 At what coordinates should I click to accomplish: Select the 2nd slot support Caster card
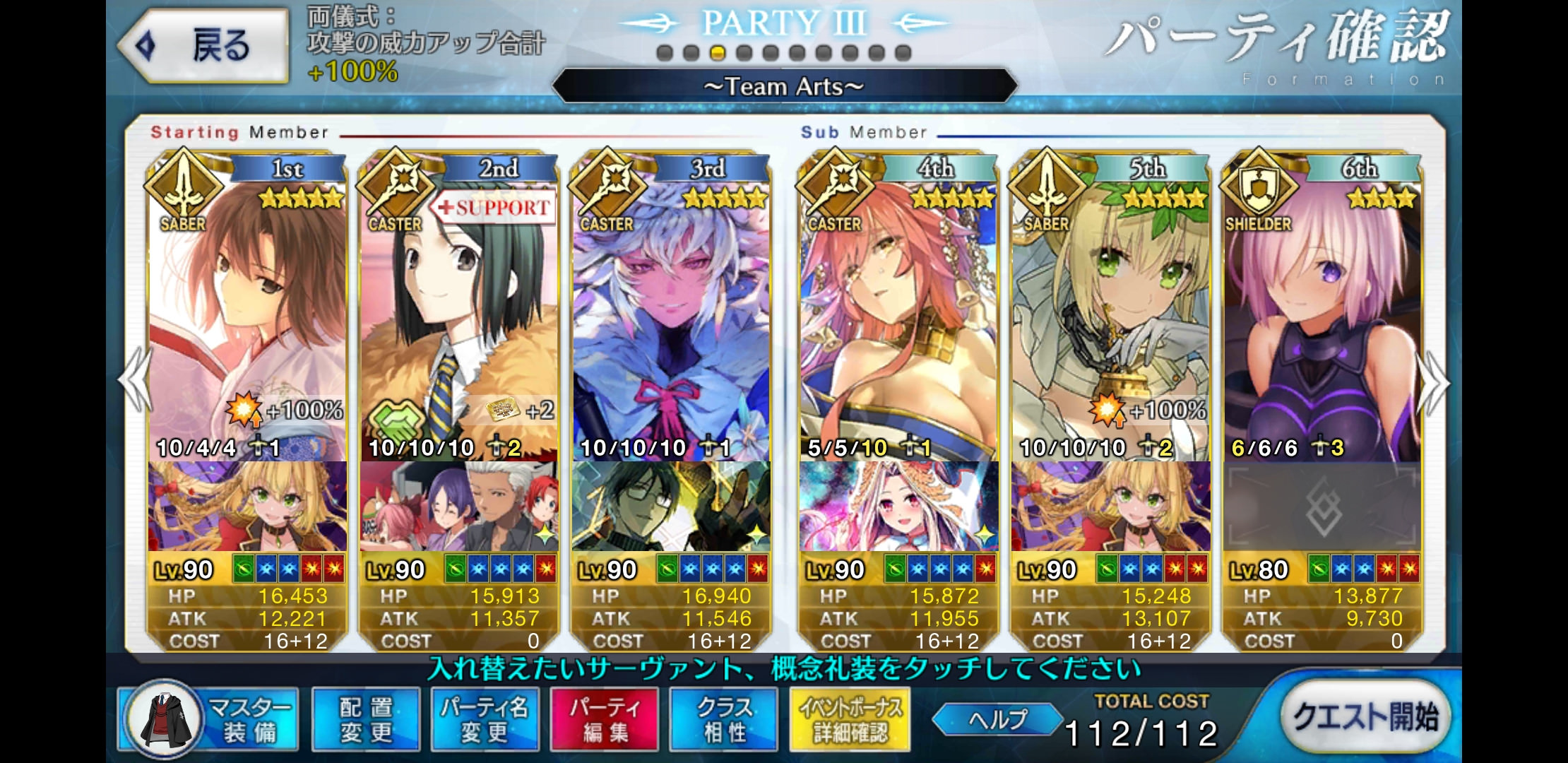[x=459, y=318]
